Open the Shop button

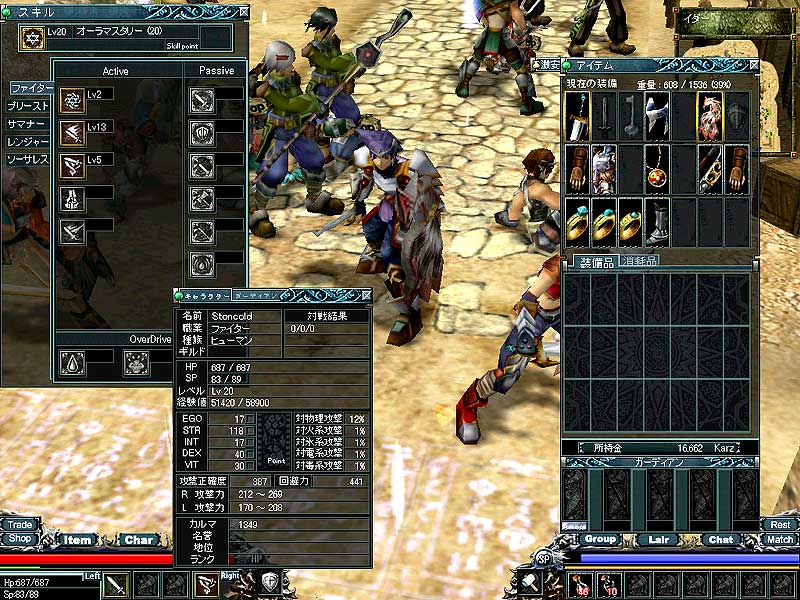[17, 538]
